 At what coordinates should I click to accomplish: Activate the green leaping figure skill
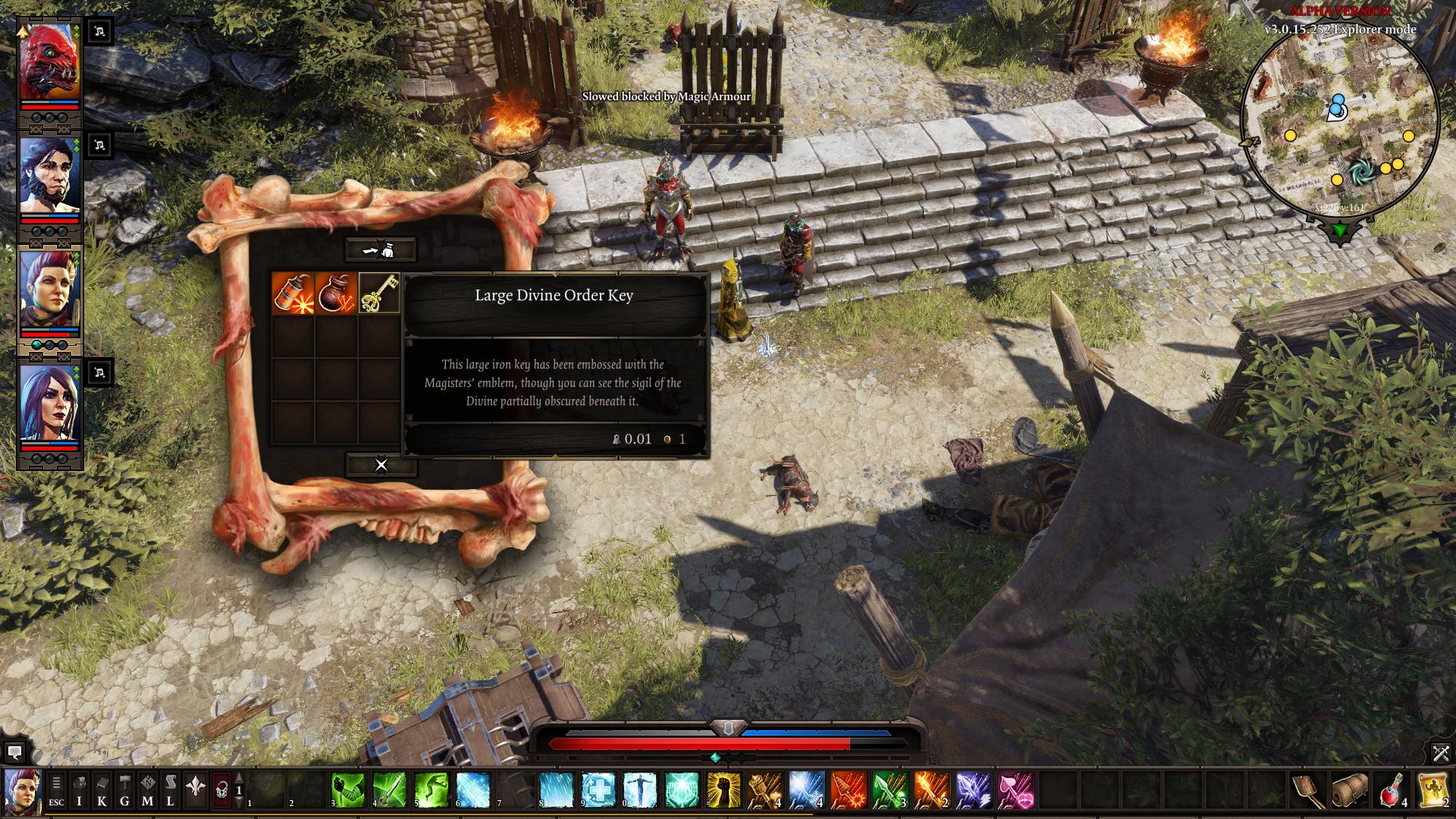coord(431,789)
